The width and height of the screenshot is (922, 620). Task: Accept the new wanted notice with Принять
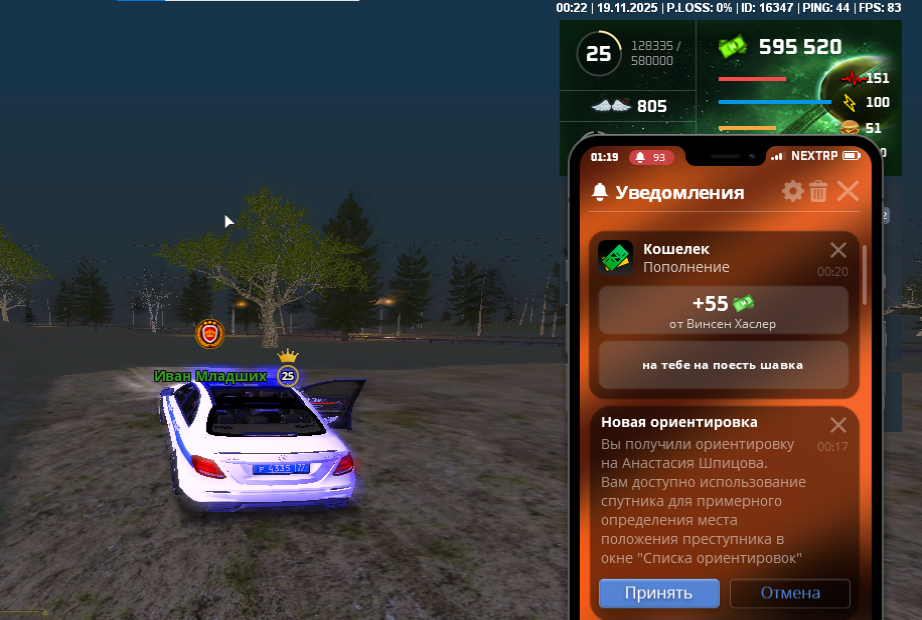659,593
